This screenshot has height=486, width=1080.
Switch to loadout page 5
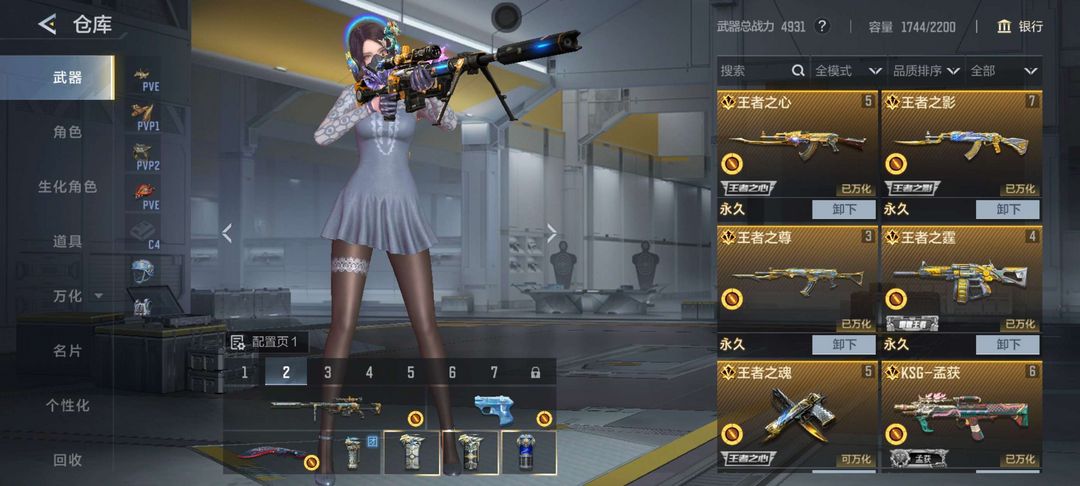point(410,372)
